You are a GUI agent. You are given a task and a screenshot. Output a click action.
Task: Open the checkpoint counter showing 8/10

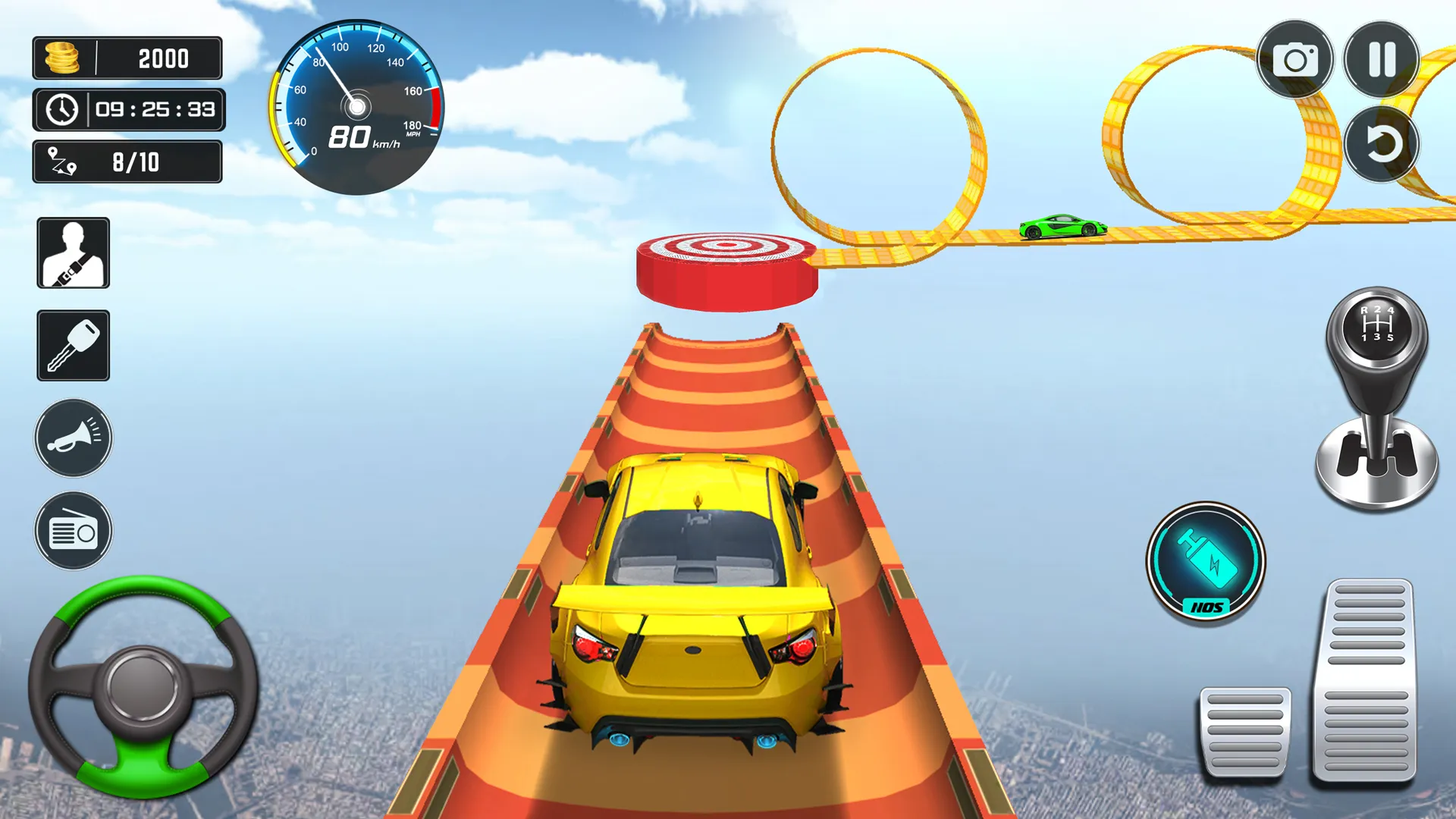(127, 162)
